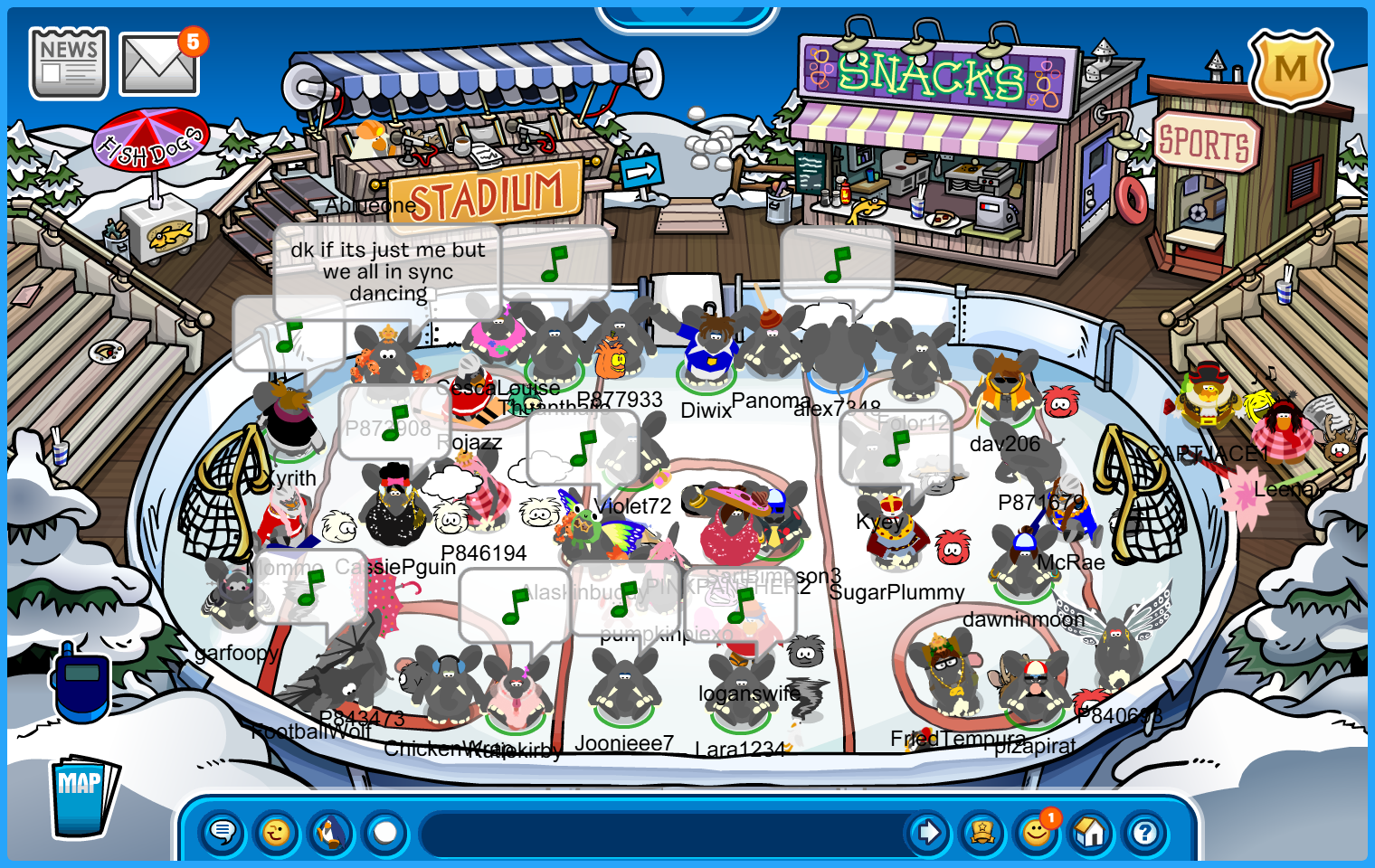Open your player card star badge

coord(982,832)
